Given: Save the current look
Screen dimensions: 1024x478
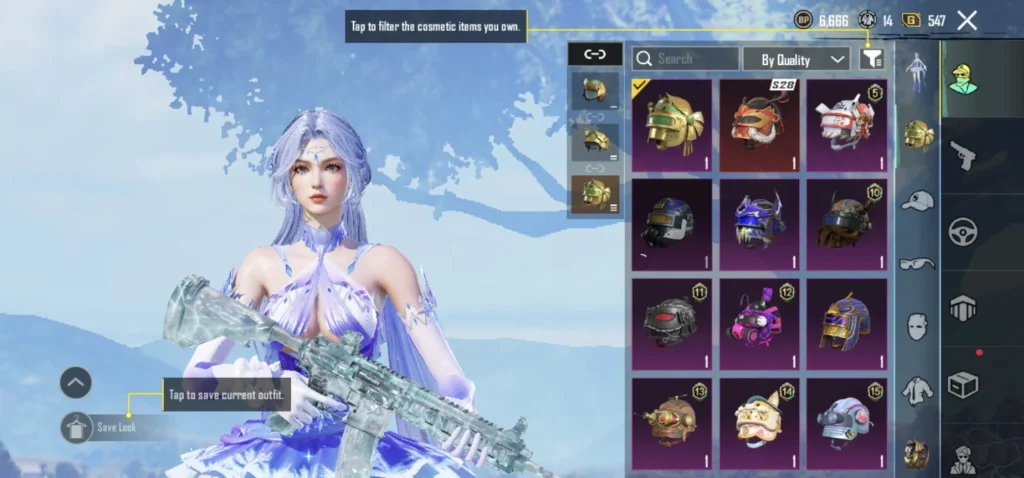Looking at the screenshot, I should pos(77,427).
